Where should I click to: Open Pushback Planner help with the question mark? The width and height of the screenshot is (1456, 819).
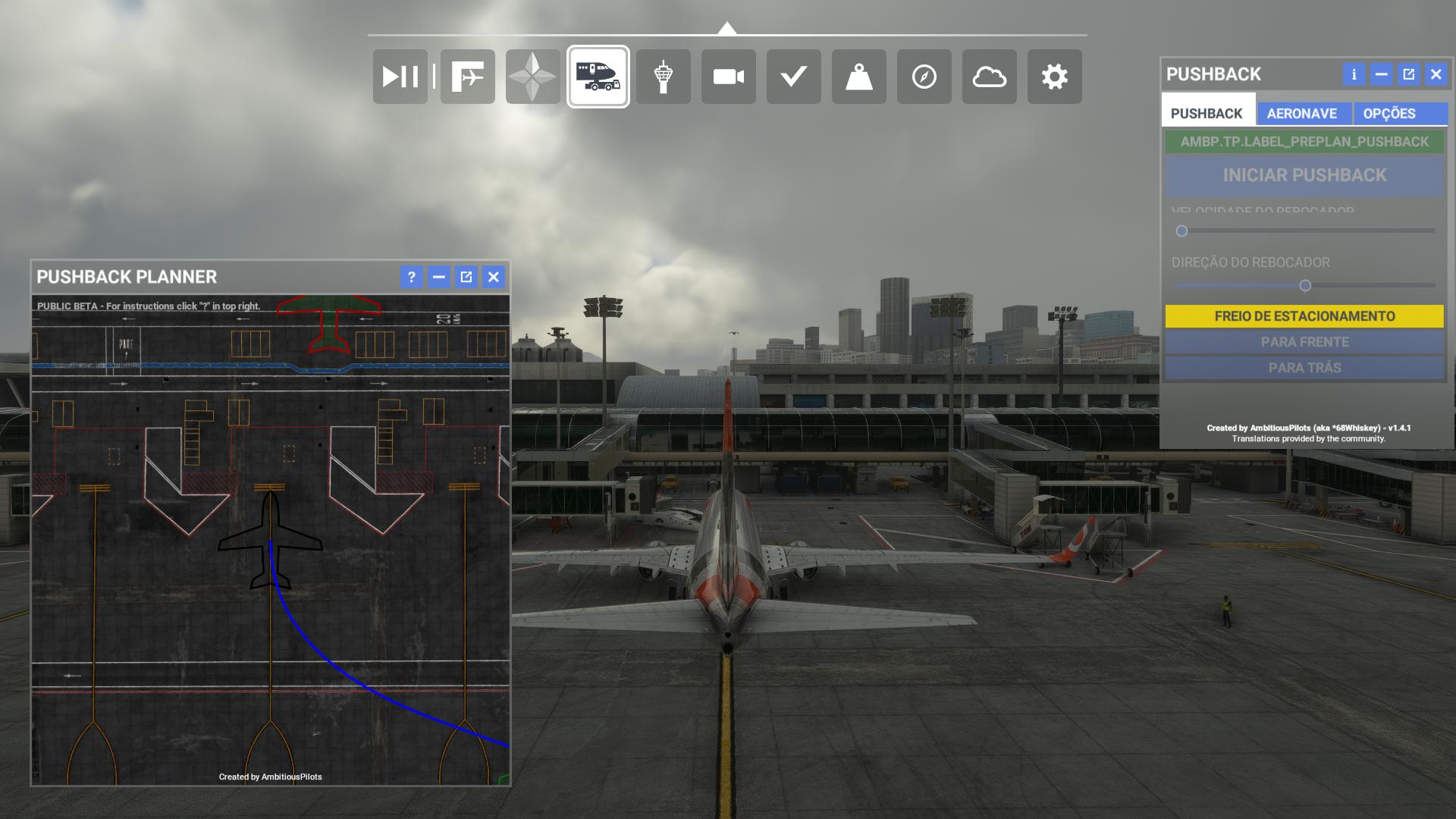[x=411, y=278]
